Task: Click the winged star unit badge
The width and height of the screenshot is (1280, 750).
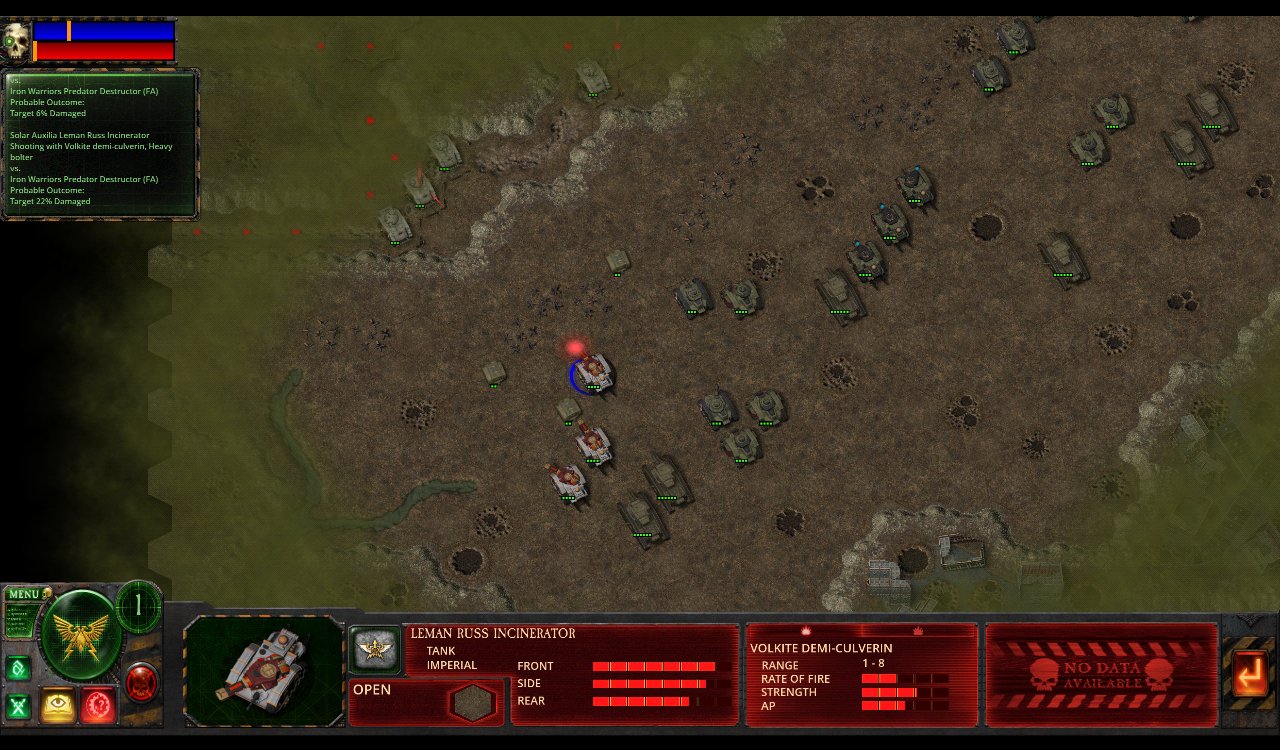Action: click(x=374, y=649)
